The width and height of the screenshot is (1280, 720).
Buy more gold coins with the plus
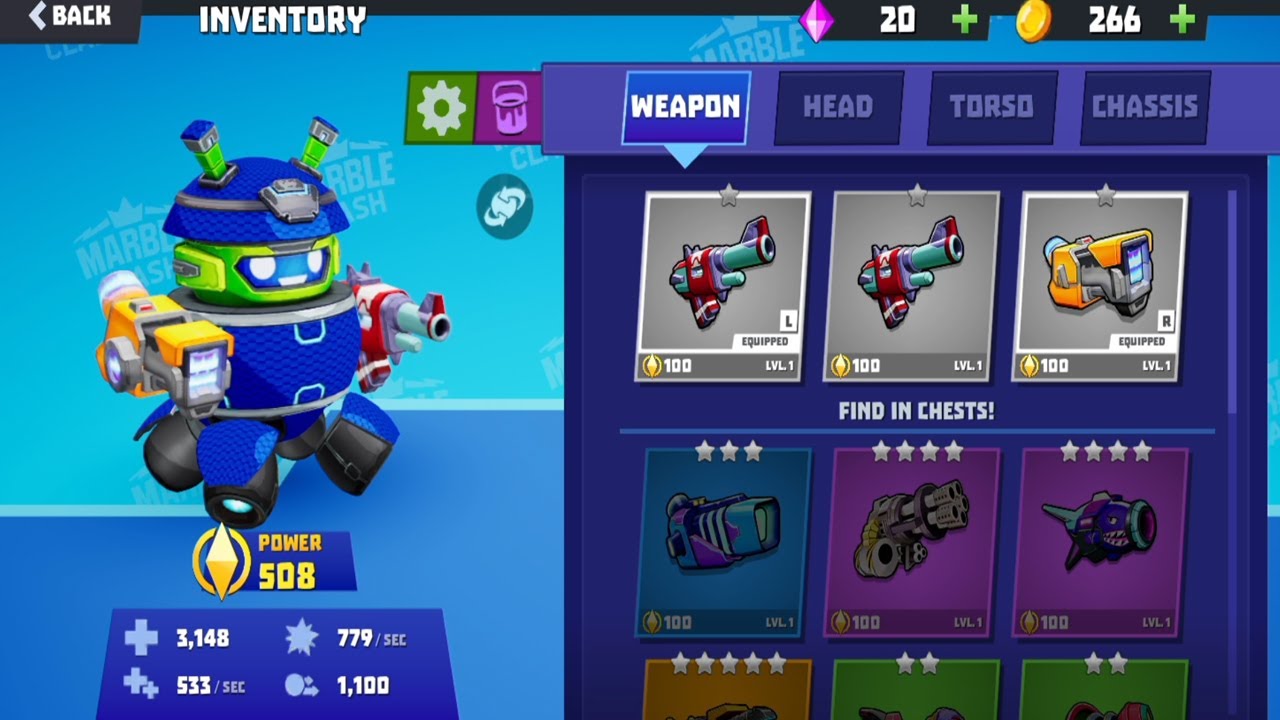tap(1182, 20)
